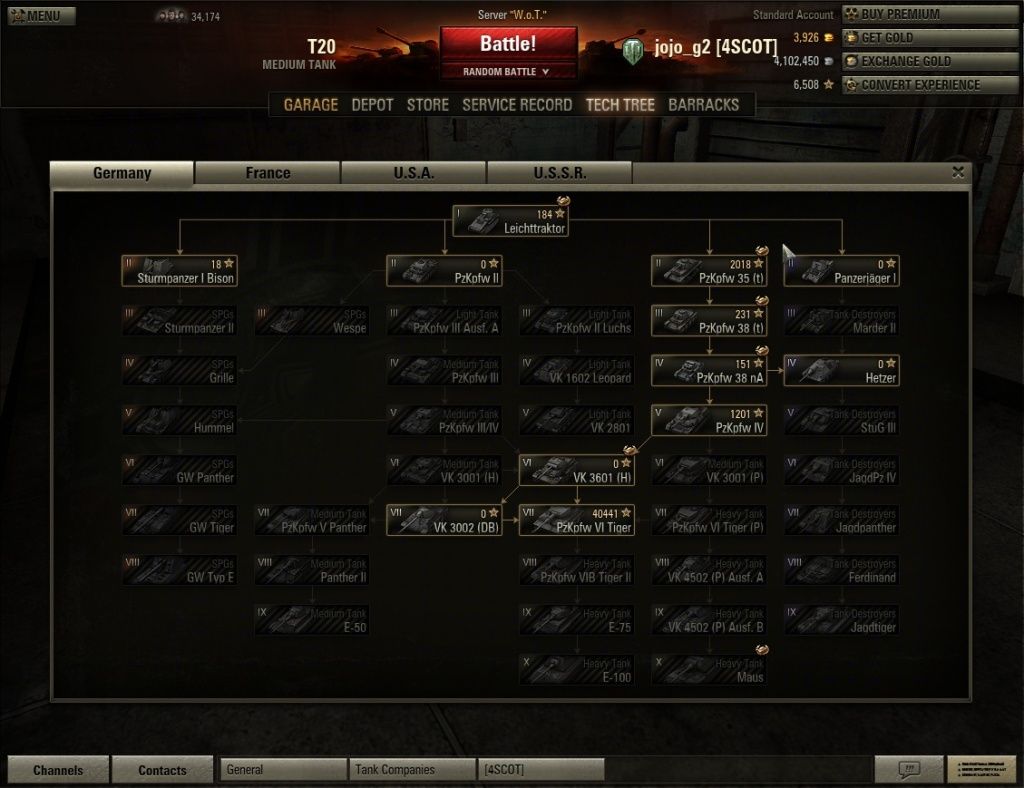The image size is (1024, 788).
Task: Open the Random Battle mode dropdown
Action: [x=508, y=72]
